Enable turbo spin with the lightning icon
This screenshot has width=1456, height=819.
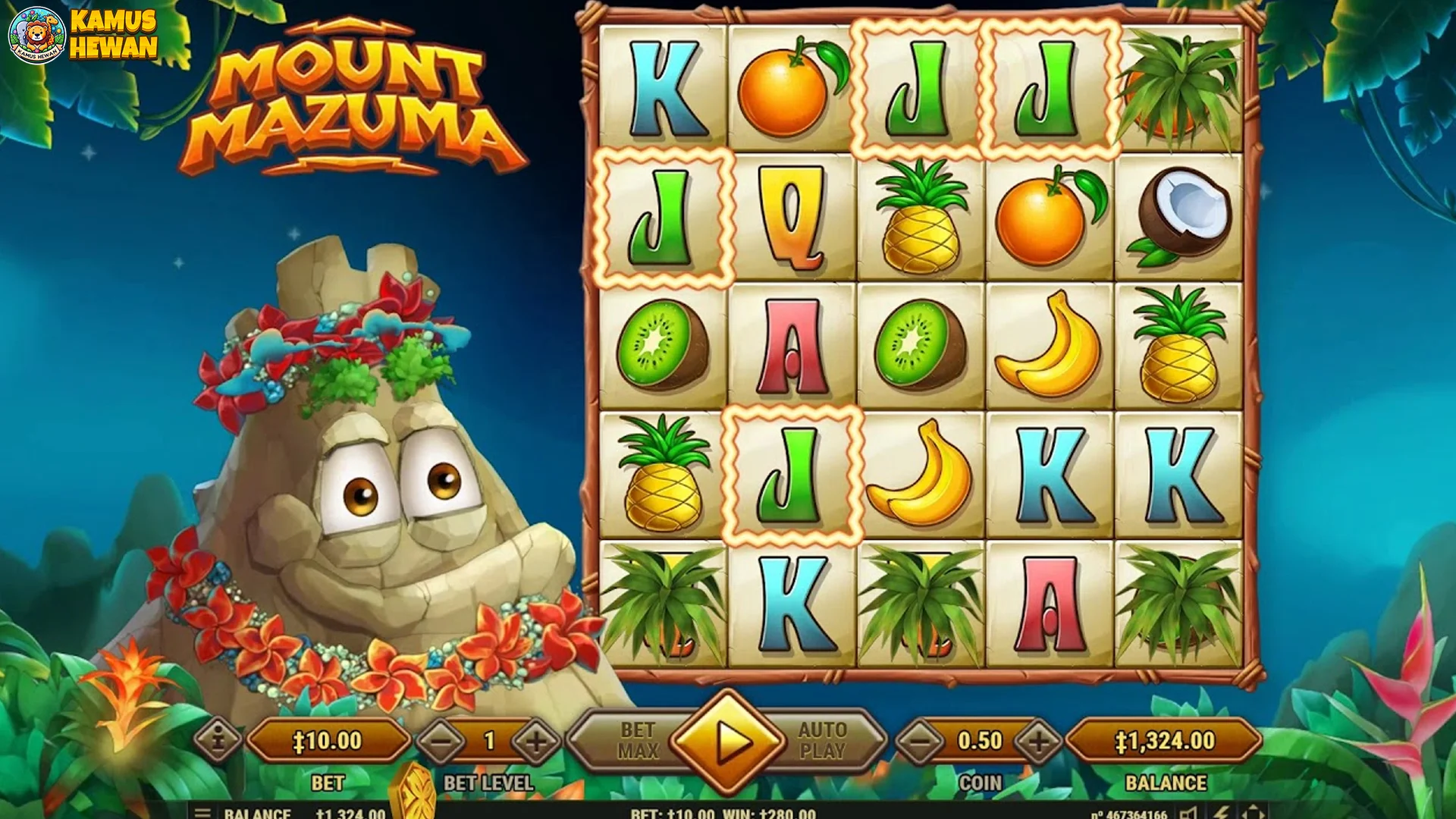point(1221,814)
